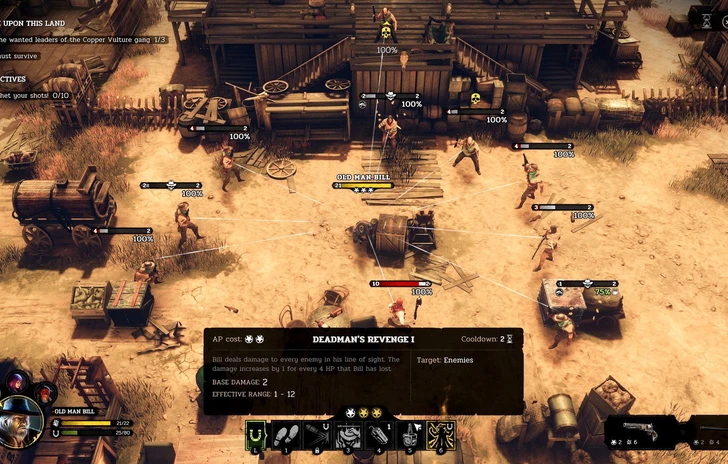Viewport: 728px width, 464px height.
Task: Click the locked bullets ability slot
Action: point(319,434)
